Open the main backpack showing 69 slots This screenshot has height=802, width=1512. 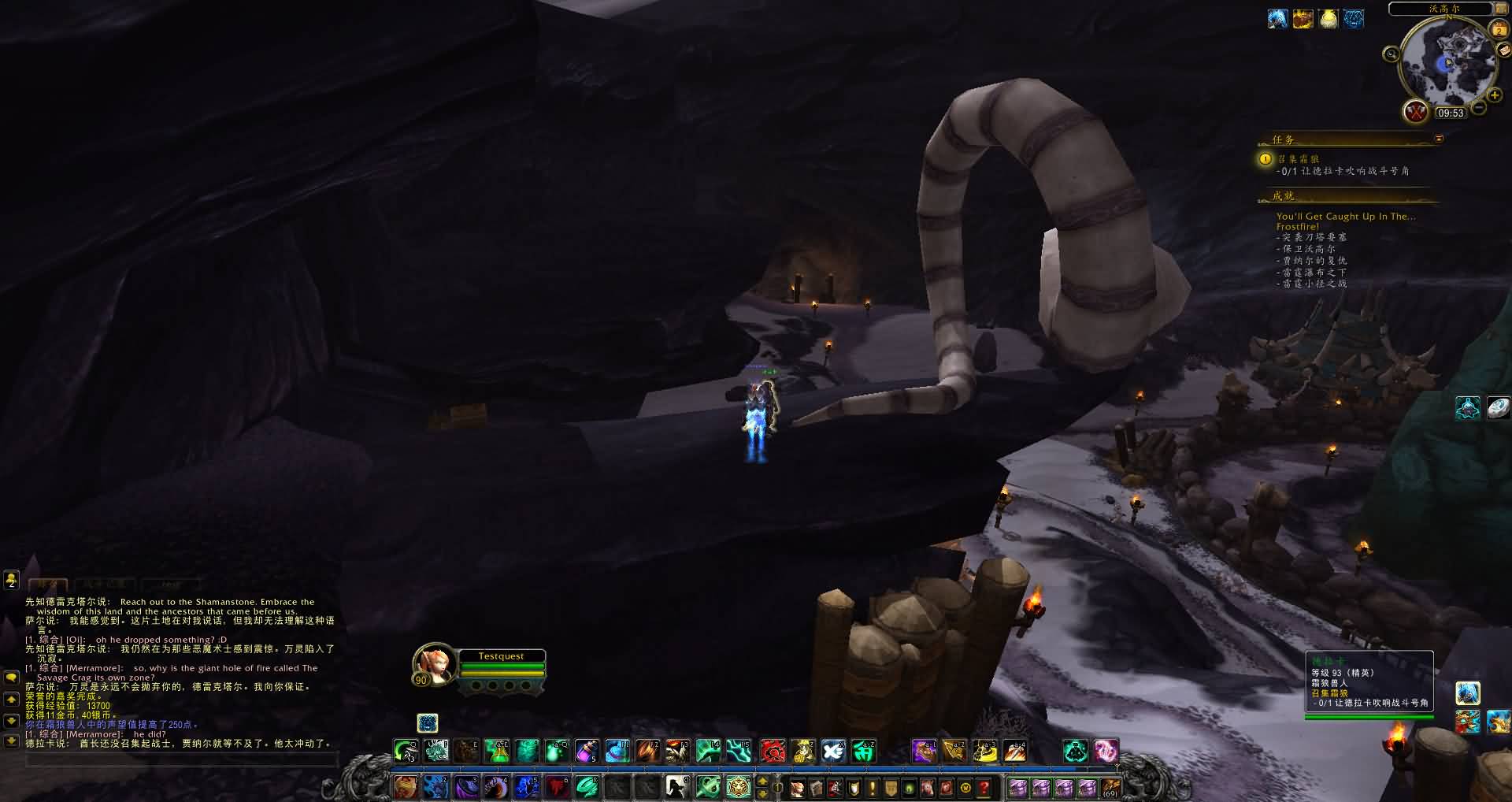coord(1110,787)
